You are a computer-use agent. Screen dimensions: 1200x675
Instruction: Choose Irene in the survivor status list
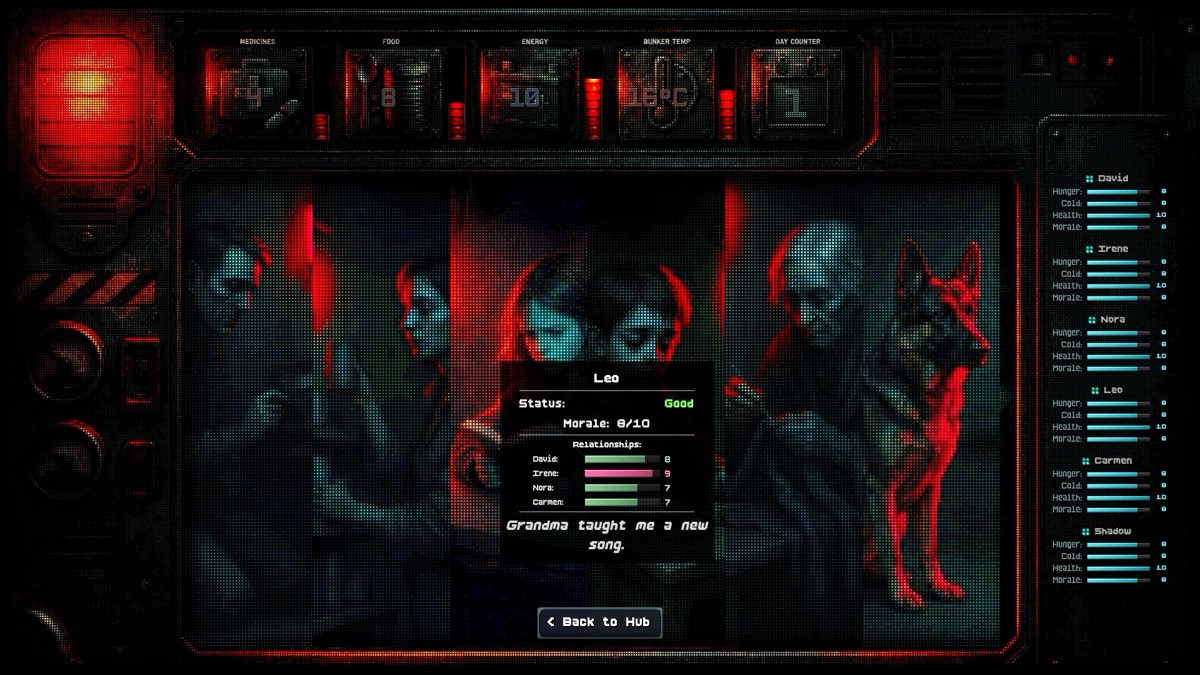click(1112, 249)
